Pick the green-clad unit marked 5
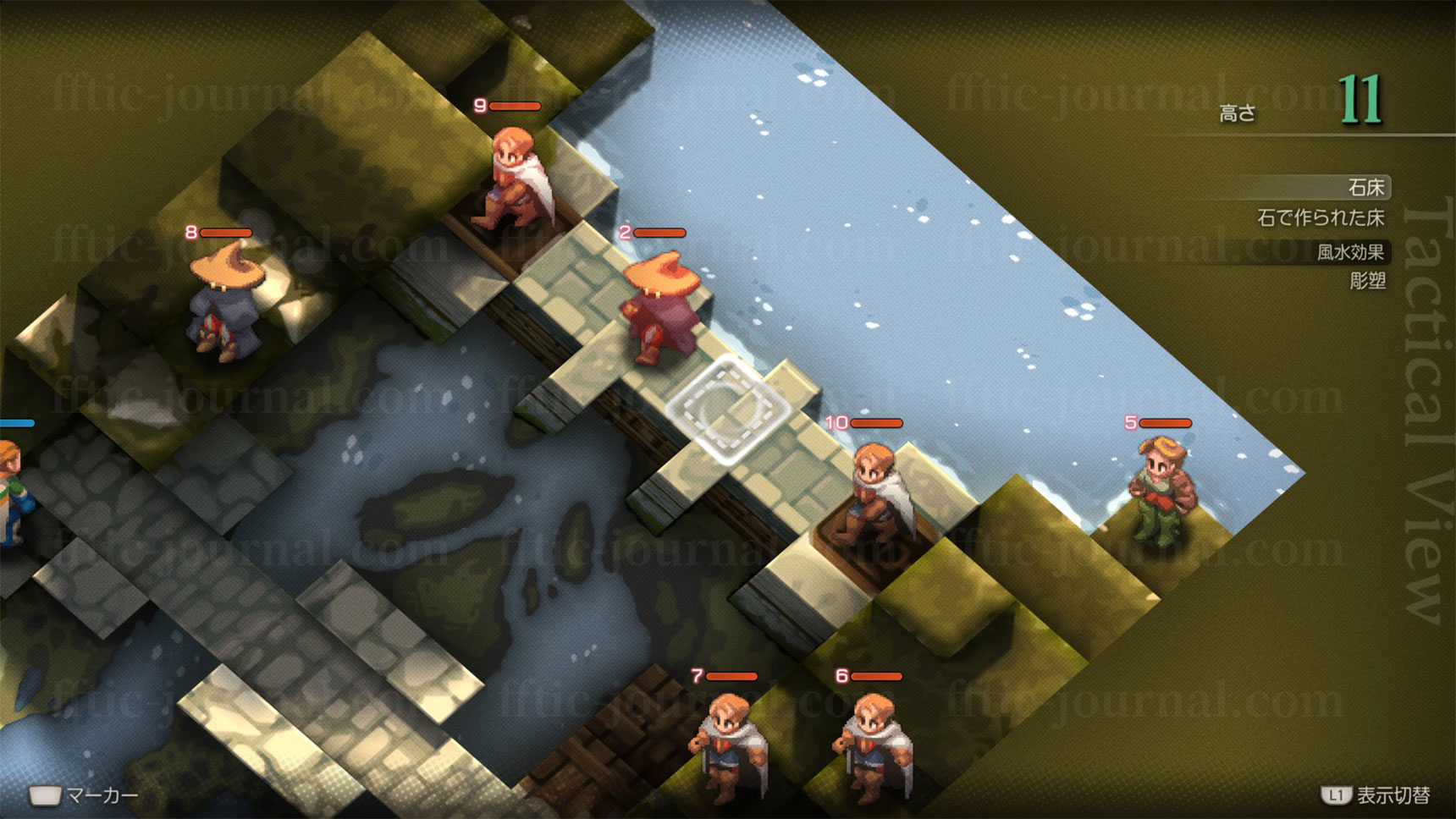The height and width of the screenshot is (819, 1456). 1161,489
